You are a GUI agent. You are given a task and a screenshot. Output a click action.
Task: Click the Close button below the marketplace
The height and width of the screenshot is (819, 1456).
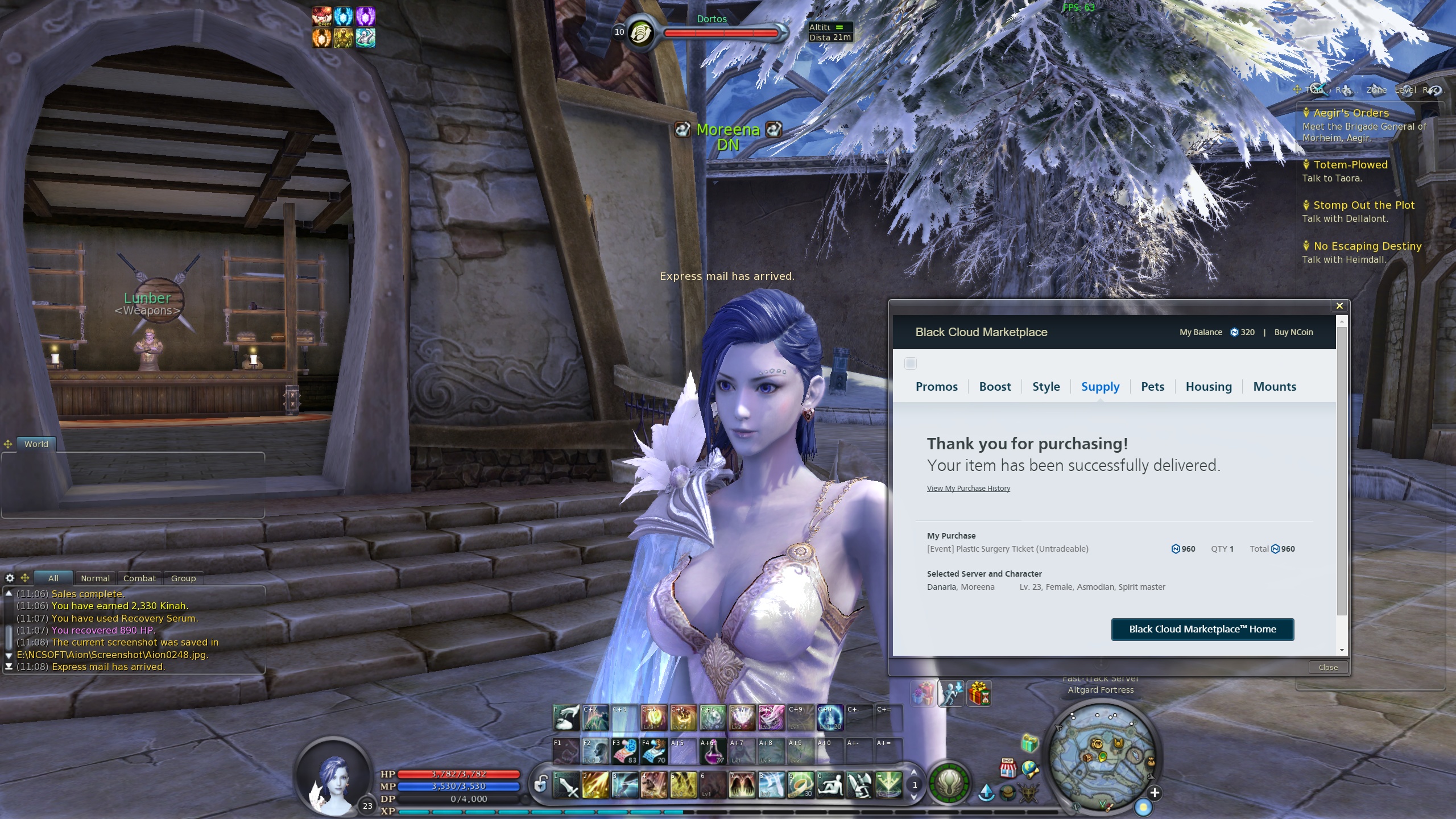(x=1328, y=667)
